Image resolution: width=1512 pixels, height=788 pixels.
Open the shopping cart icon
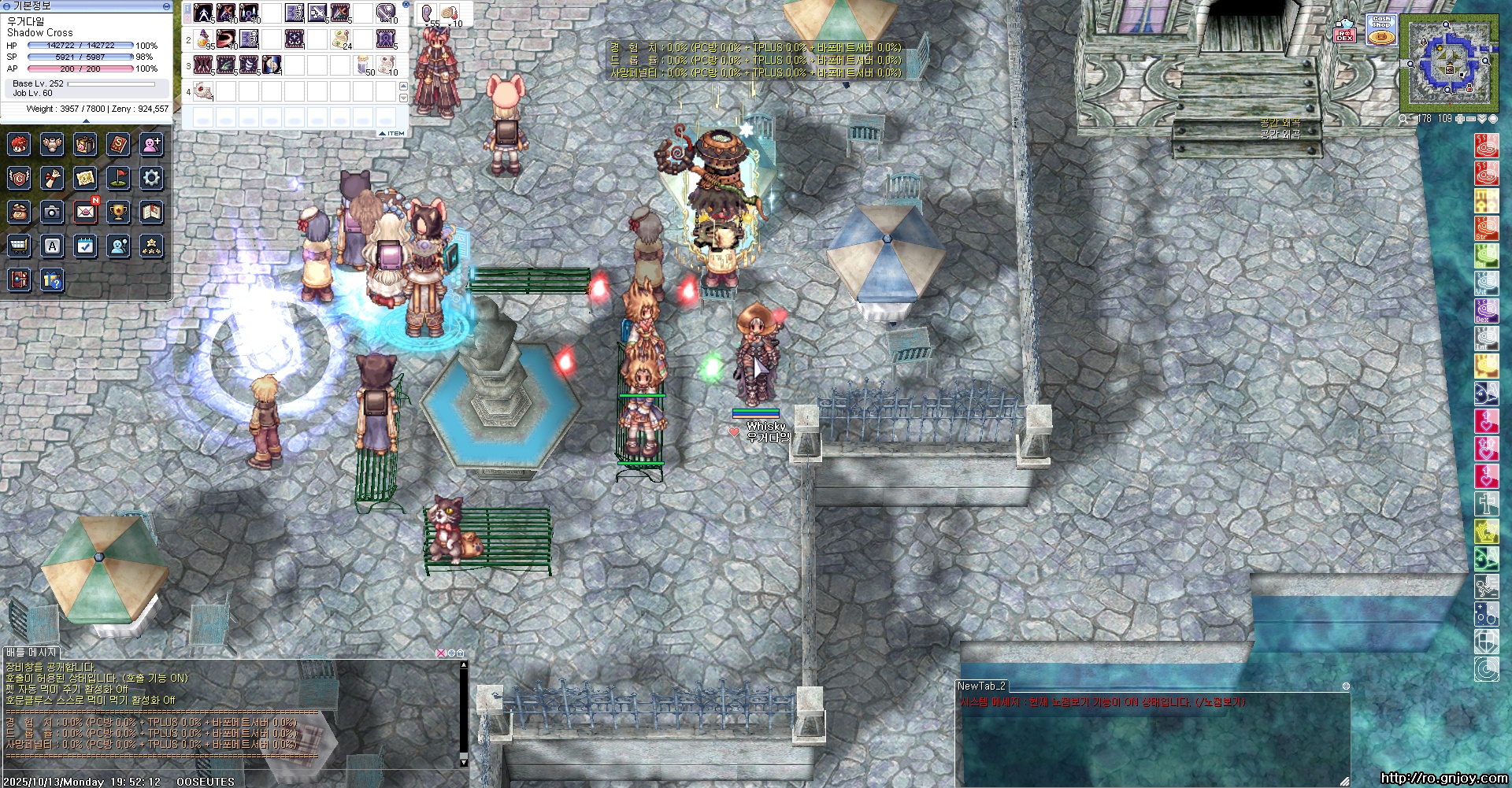click(19, 246)
